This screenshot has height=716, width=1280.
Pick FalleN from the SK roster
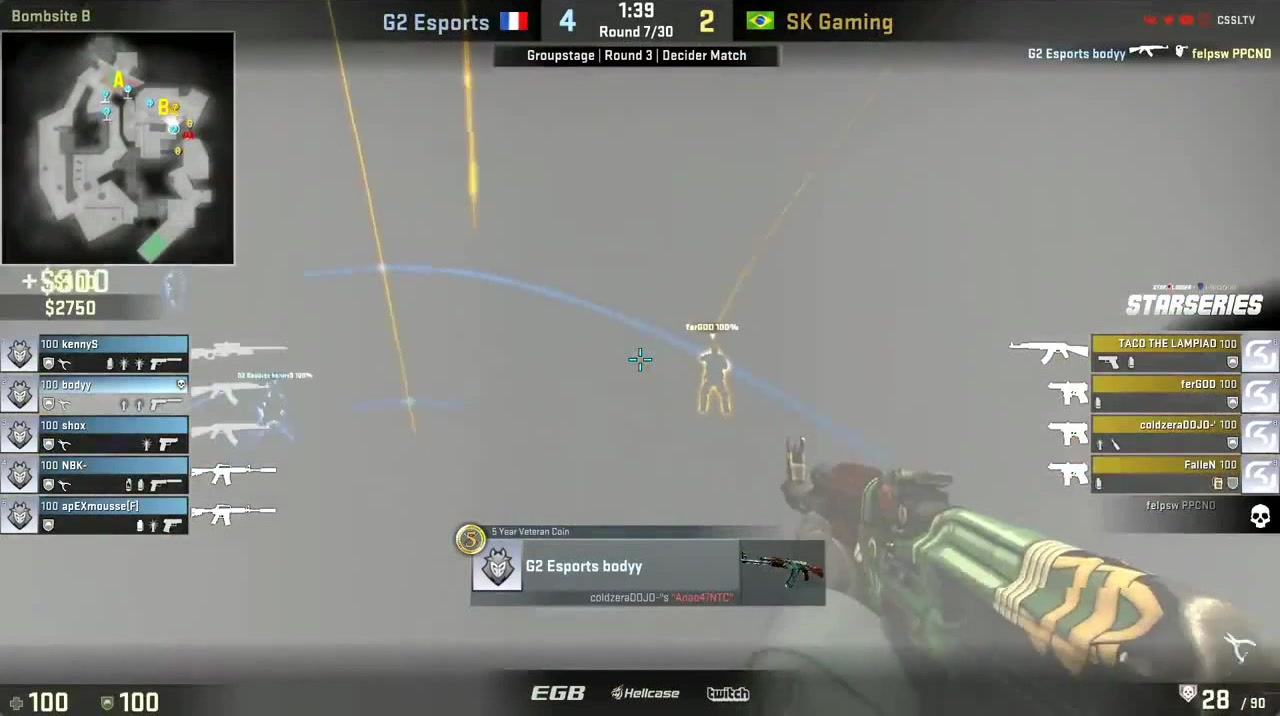[x=1166, y=474]
